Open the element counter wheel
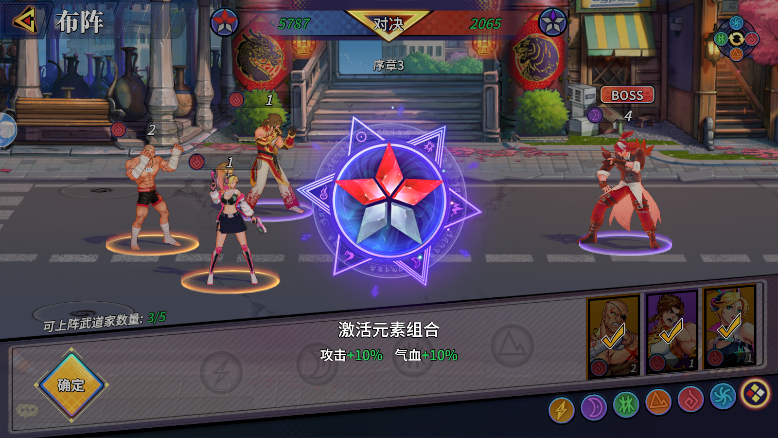 point(737,38)
